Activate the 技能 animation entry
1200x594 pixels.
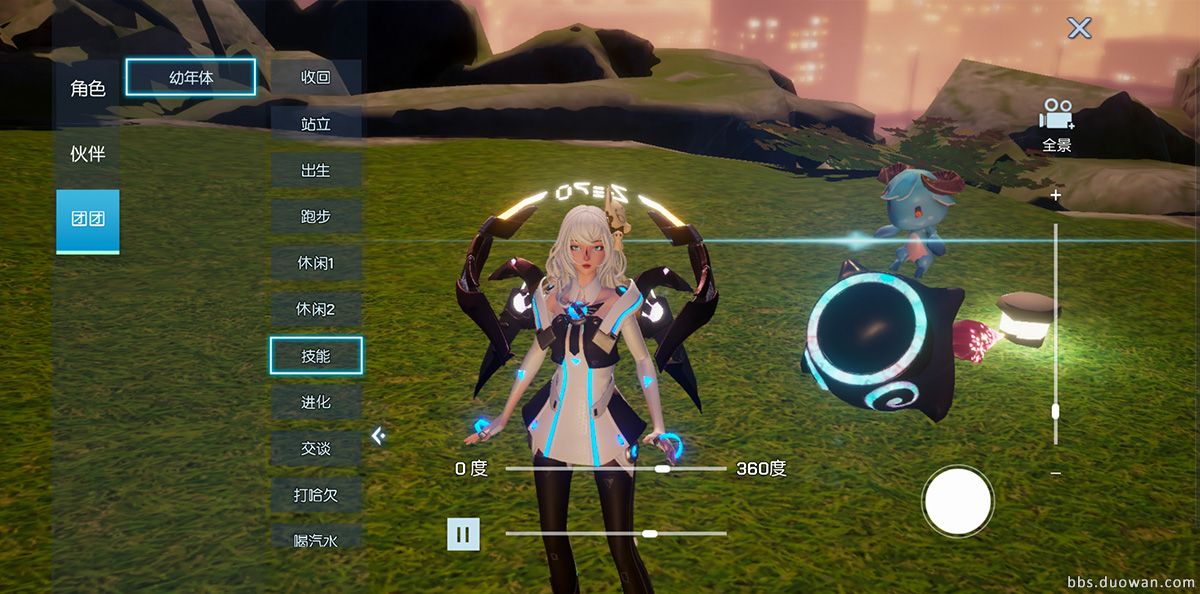(316, 355)
